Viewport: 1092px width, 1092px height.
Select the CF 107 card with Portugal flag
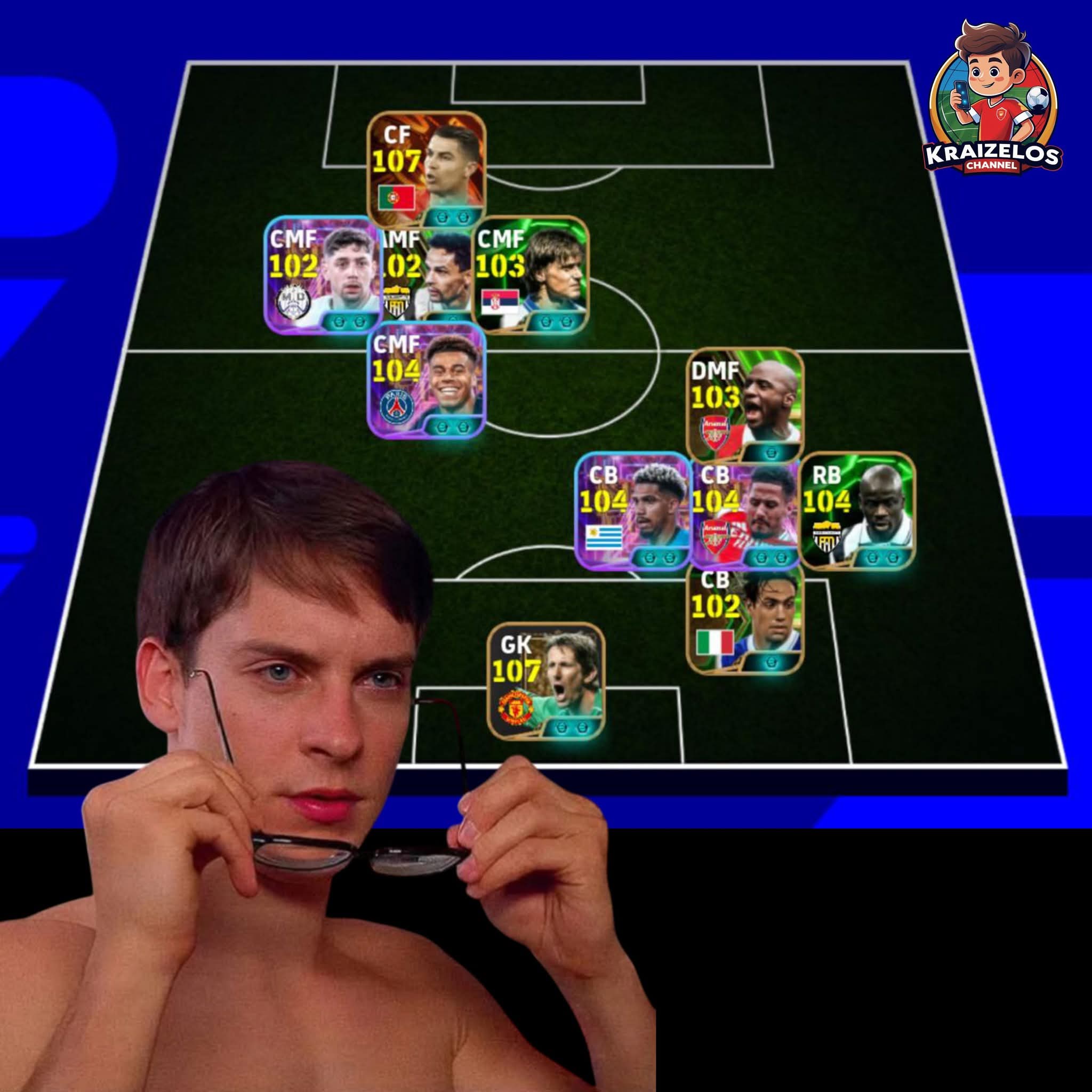point(426,169)
